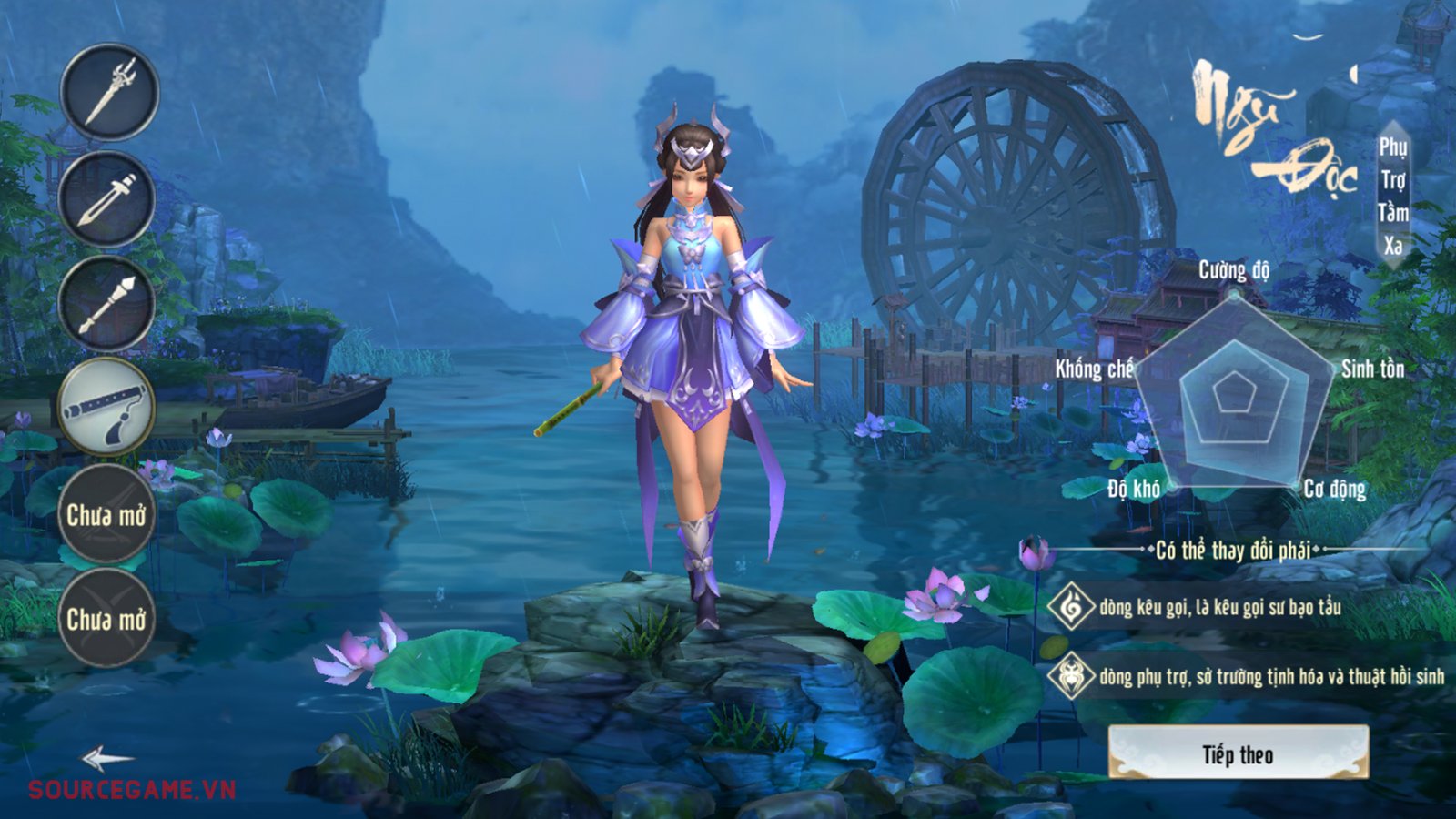Image resolution: width=1456 pixels, height=819 pixels.
Task: Pick the sword weapon class icon
Action: (x=107, y=199)
